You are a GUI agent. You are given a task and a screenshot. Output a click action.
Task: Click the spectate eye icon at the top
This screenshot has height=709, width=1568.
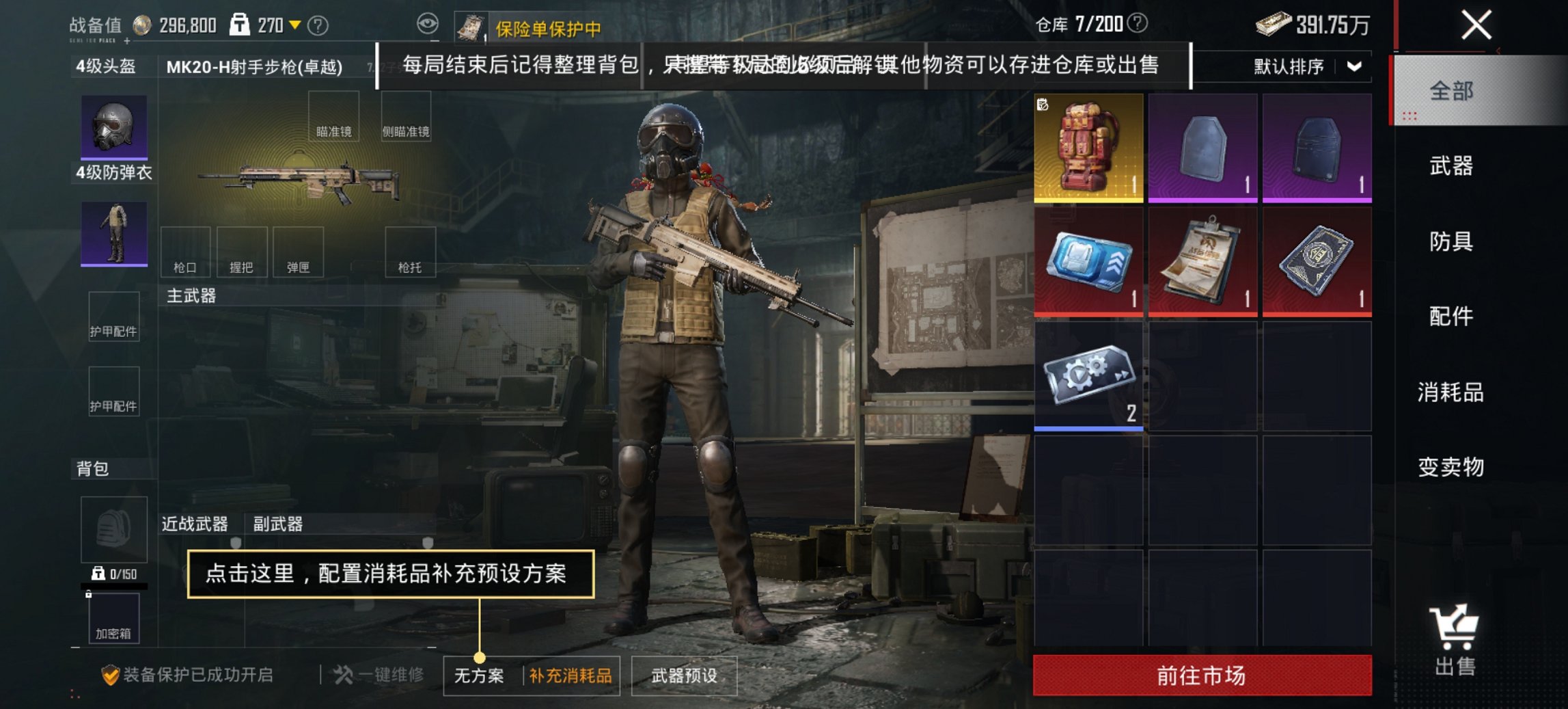[429, 23]
